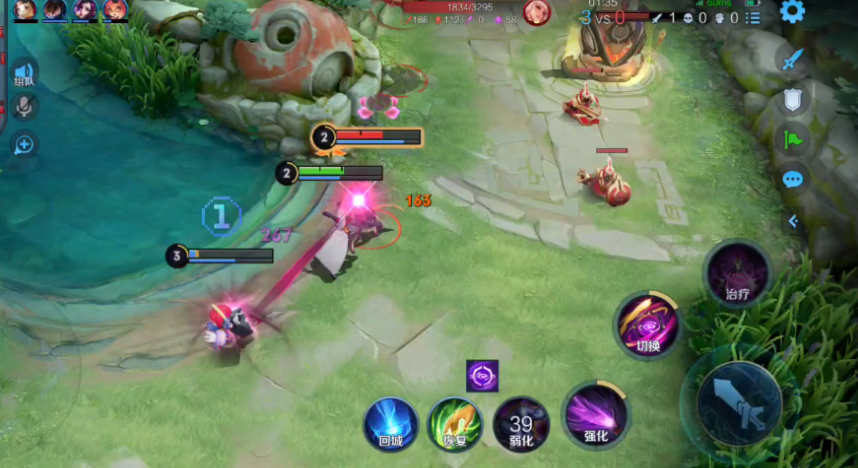Open the settings gear
858x468 pixels.
(792, 12)
